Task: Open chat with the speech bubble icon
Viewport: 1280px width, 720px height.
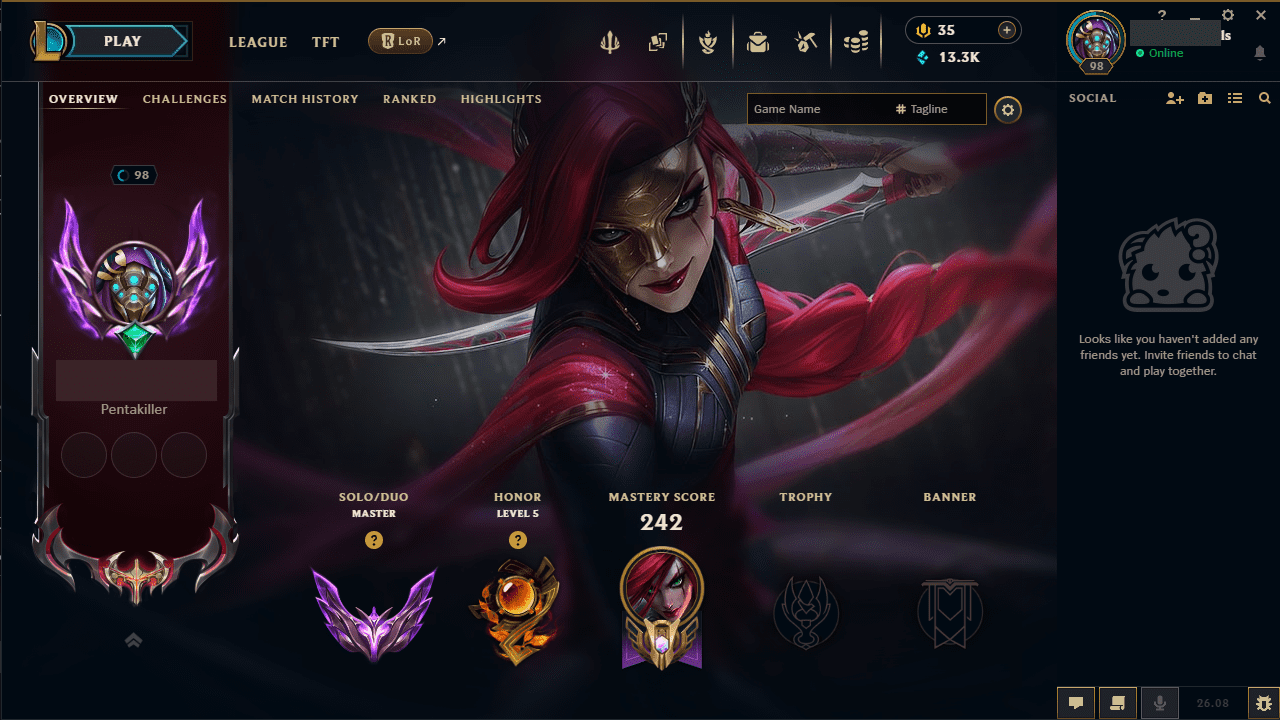Action: [x=1076, y=702]
